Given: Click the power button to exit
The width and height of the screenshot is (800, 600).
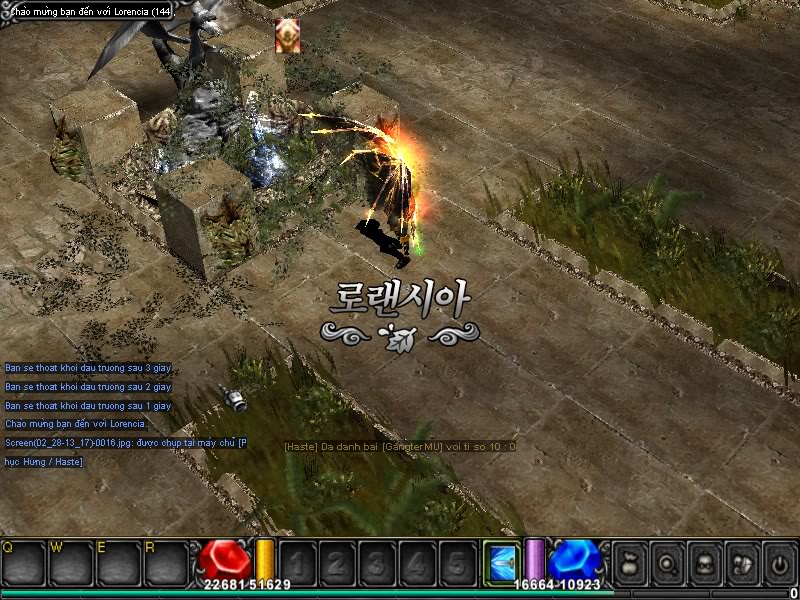Looking at the screenshot, I should click(778, 562).
